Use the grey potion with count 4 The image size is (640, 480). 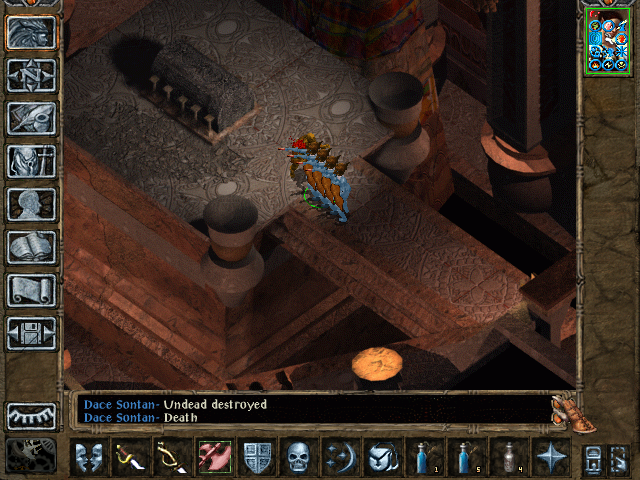tap(508, 457)
